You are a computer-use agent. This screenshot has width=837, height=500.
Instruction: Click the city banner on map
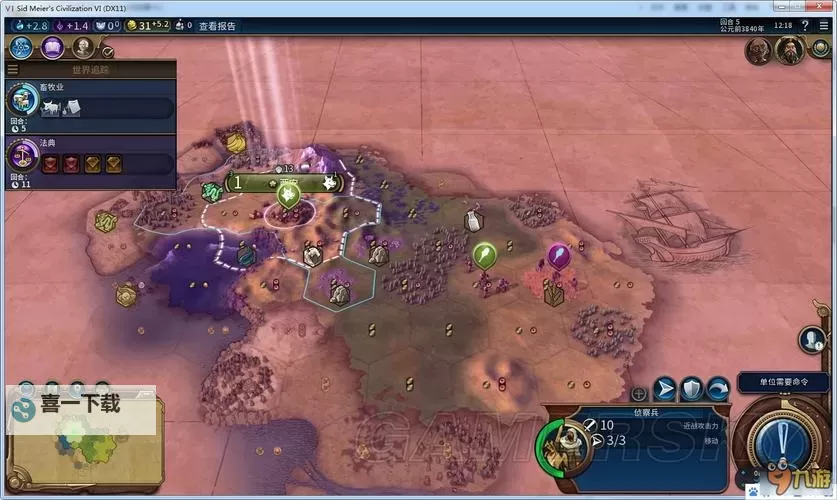click(287, 183)
